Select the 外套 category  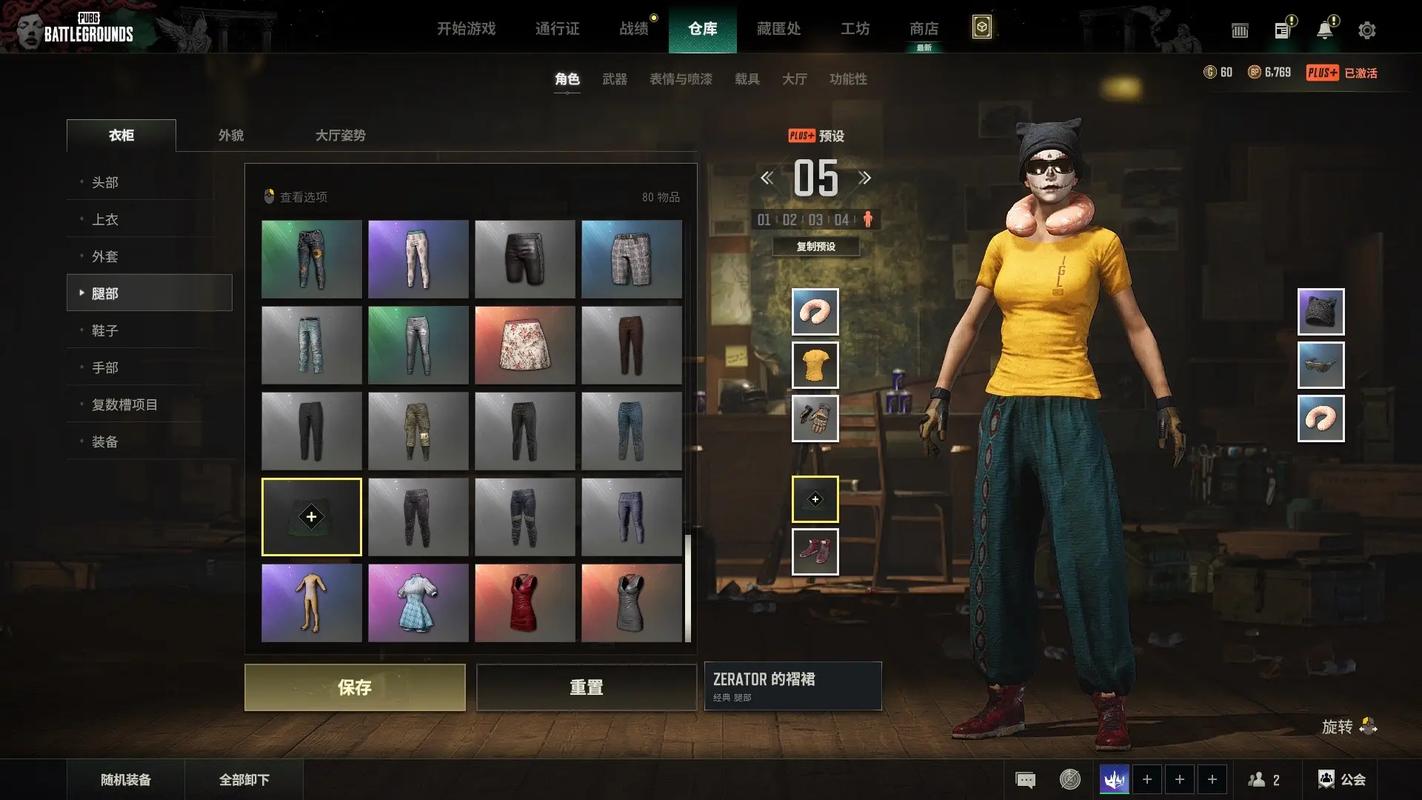(105, 256)
